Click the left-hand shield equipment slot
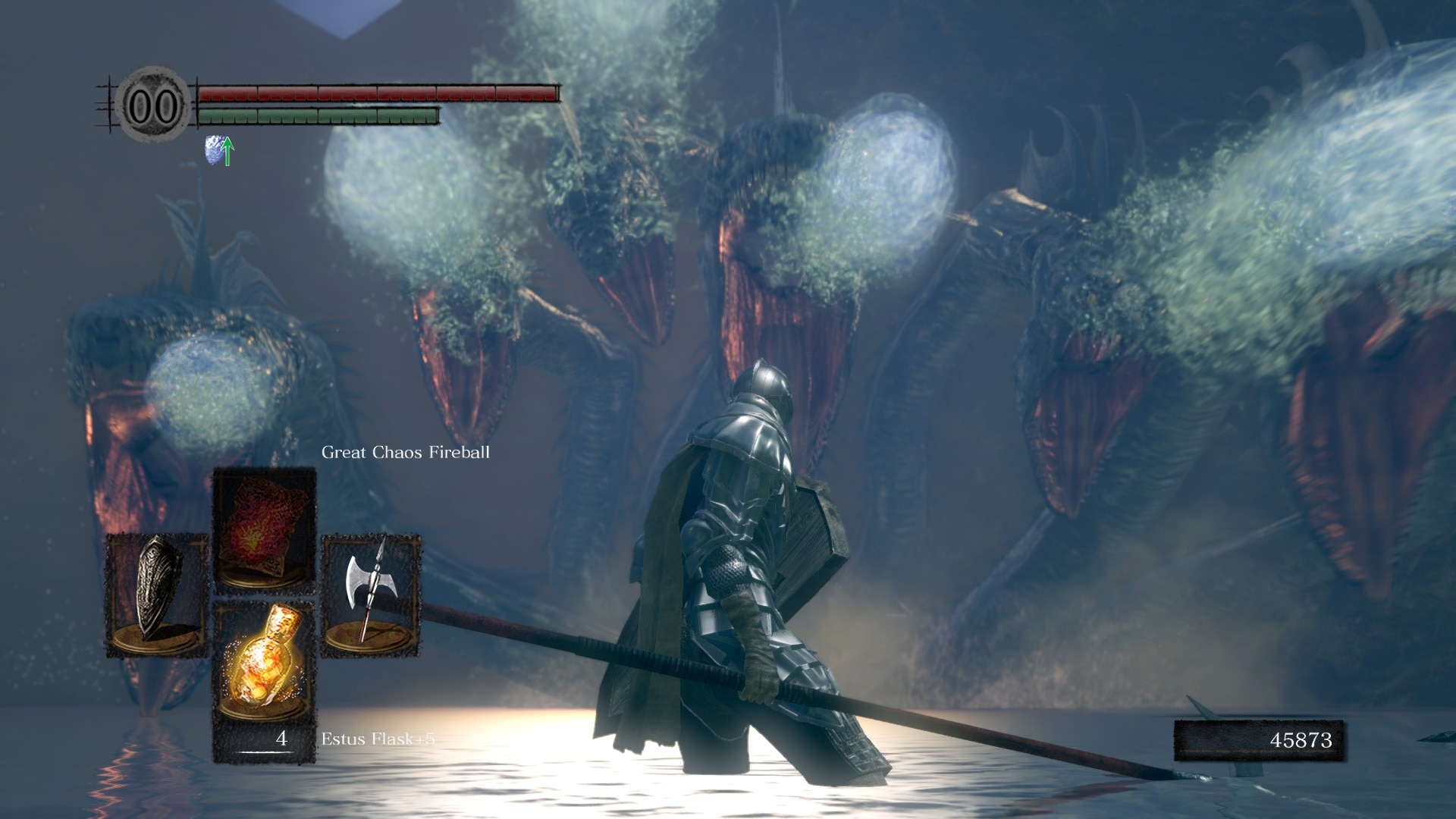The height and width of the screenshot is (819, 1456). [156, 595]
